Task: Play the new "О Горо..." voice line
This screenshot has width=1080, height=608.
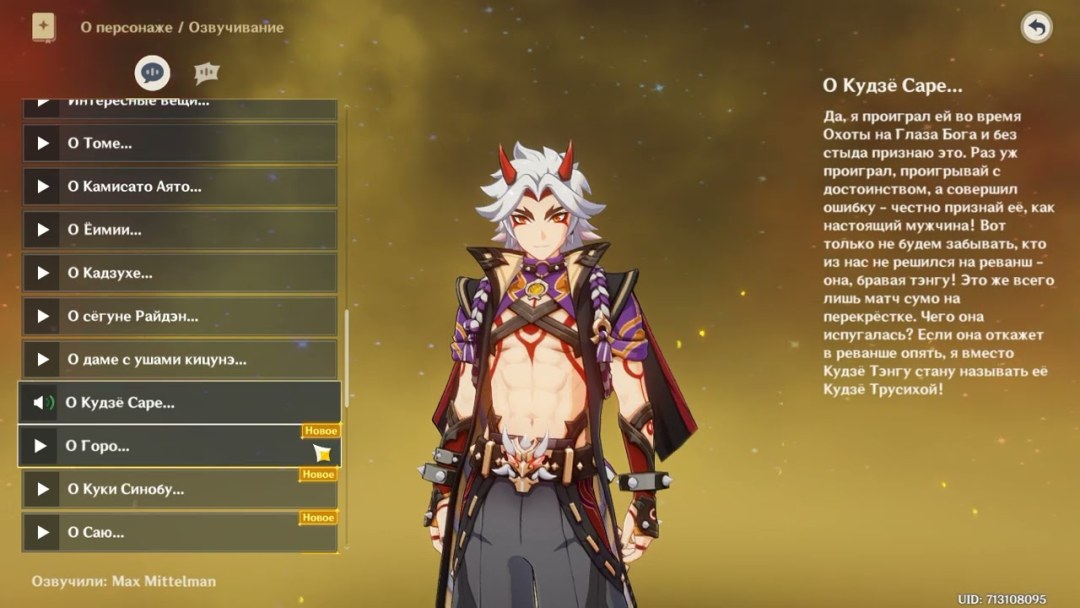Action: (180, 446)
